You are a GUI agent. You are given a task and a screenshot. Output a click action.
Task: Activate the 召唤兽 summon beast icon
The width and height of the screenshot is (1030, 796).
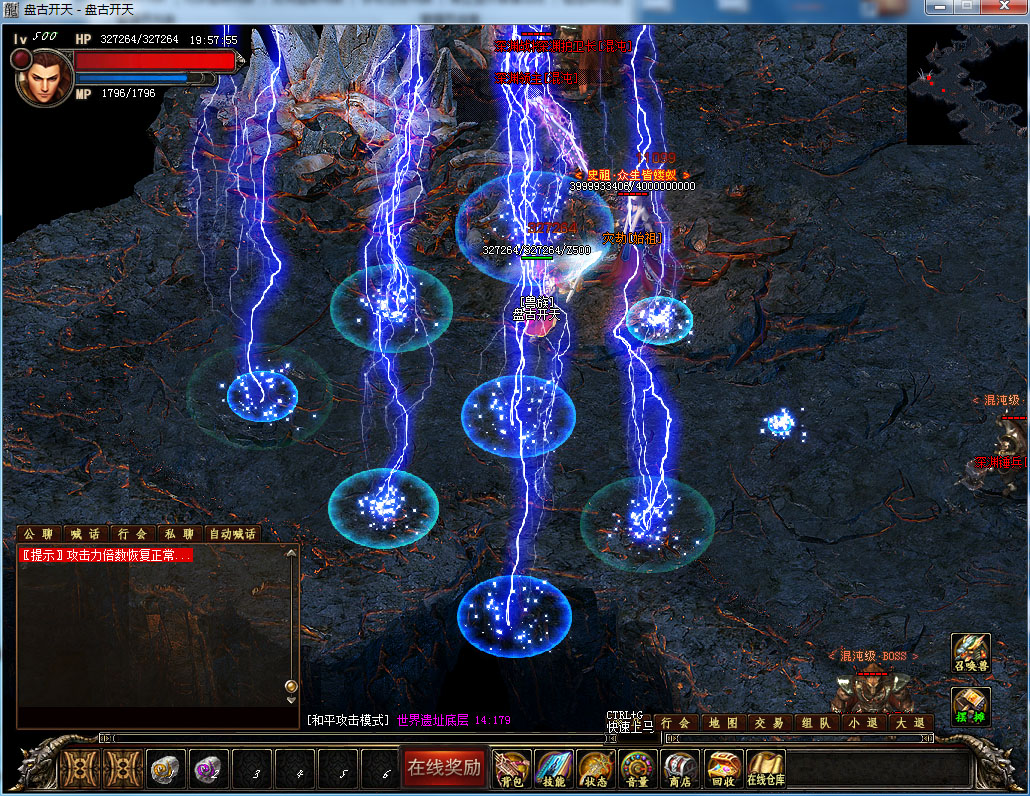[x=970, y=652]
